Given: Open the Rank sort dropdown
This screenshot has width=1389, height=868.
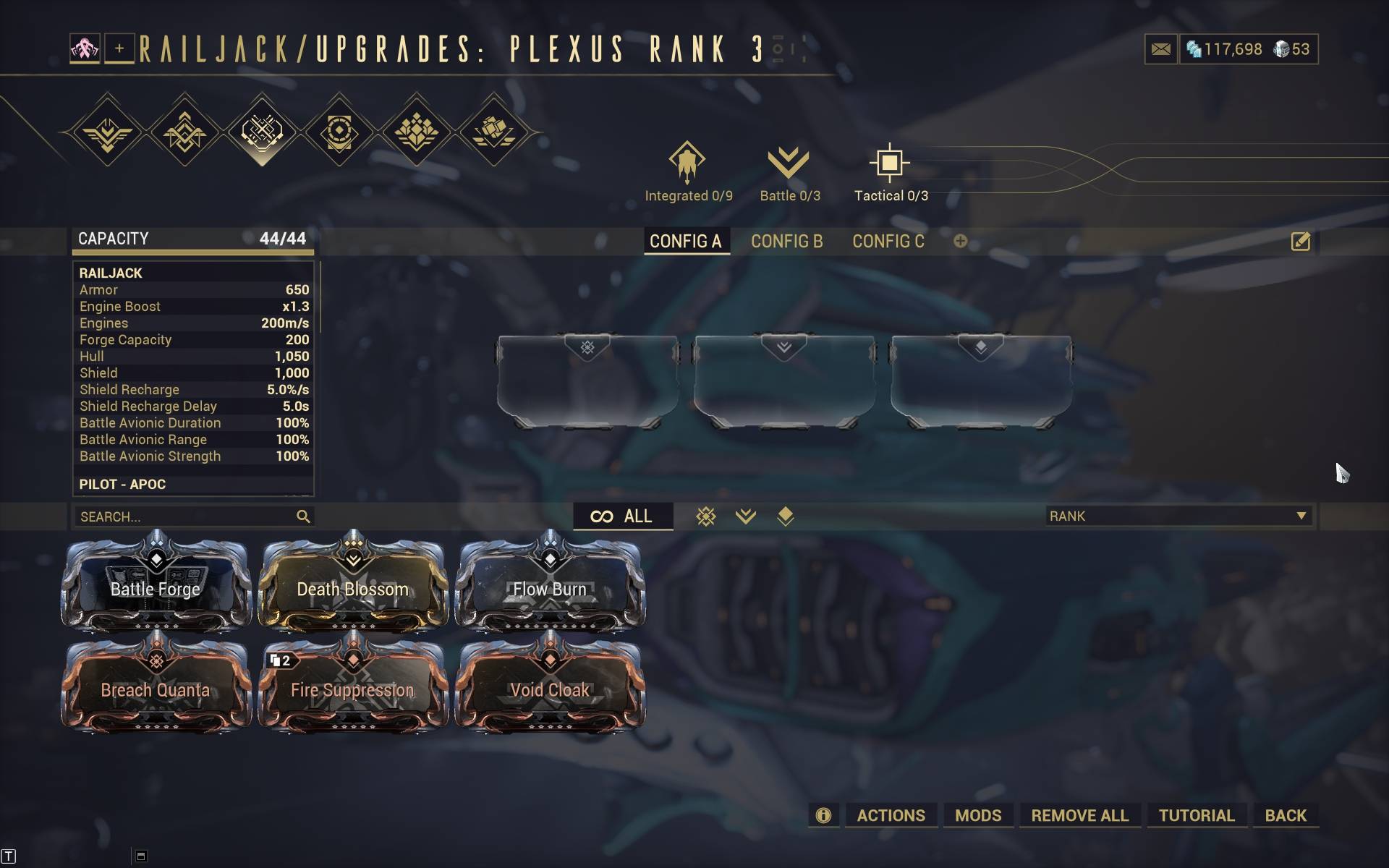Looking at the screenshot, I should [x=1178, y=516].
